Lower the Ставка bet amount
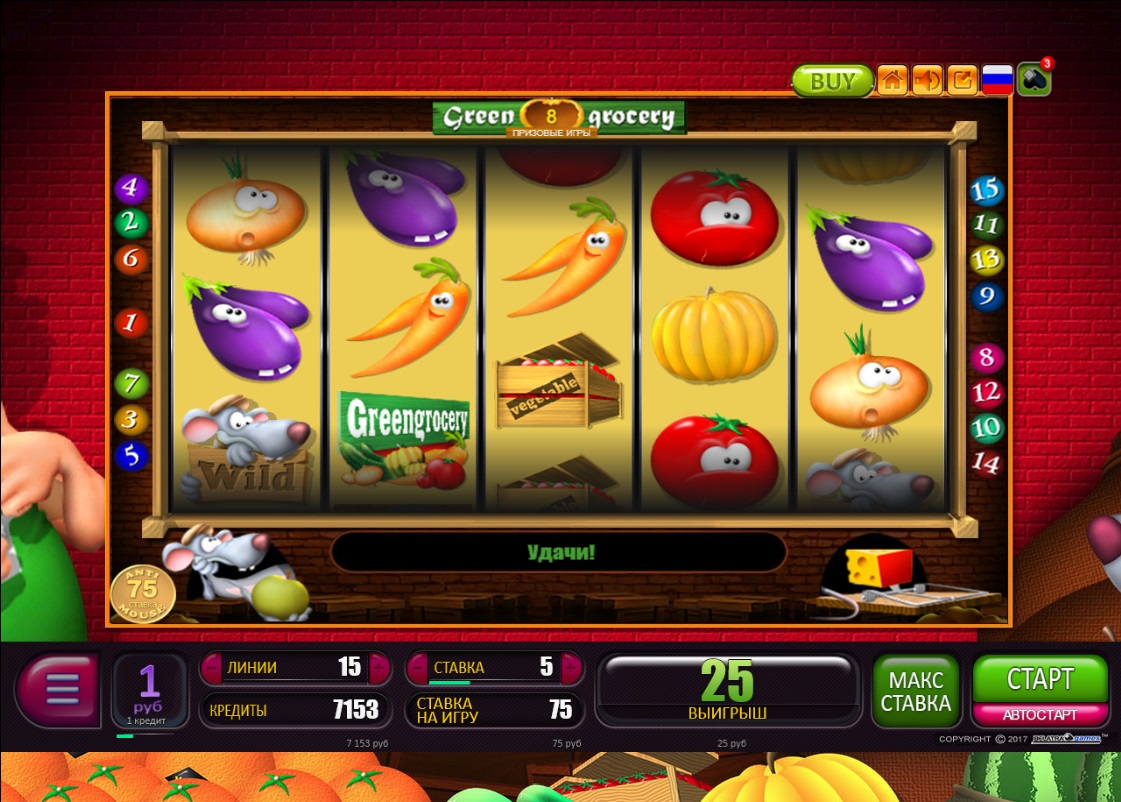This screenshot has height=802, width=1121. pyautogui.click(x=416, y=667)
